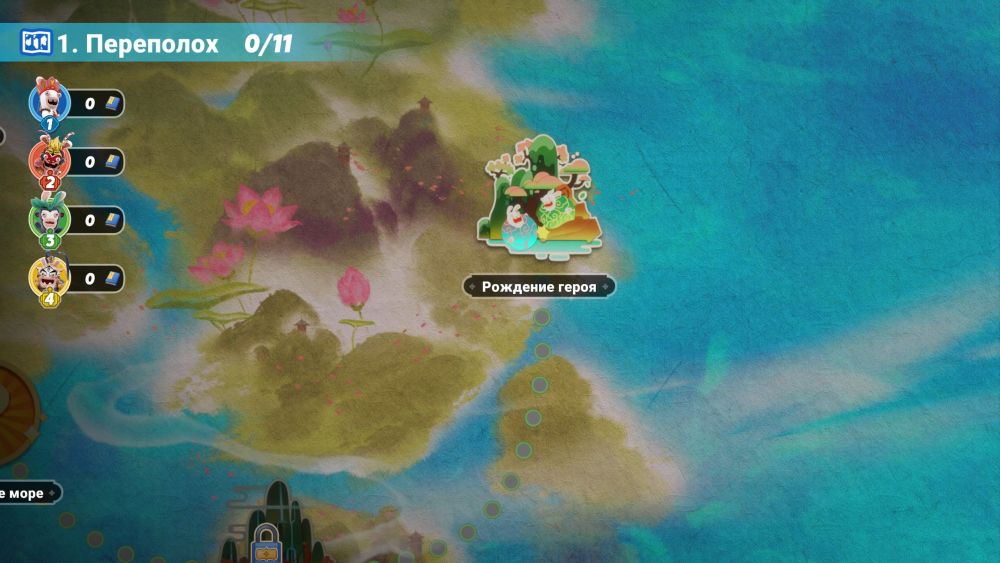
Task: Open the chapter header "1. Переполох"
Action: coord(137,44)
